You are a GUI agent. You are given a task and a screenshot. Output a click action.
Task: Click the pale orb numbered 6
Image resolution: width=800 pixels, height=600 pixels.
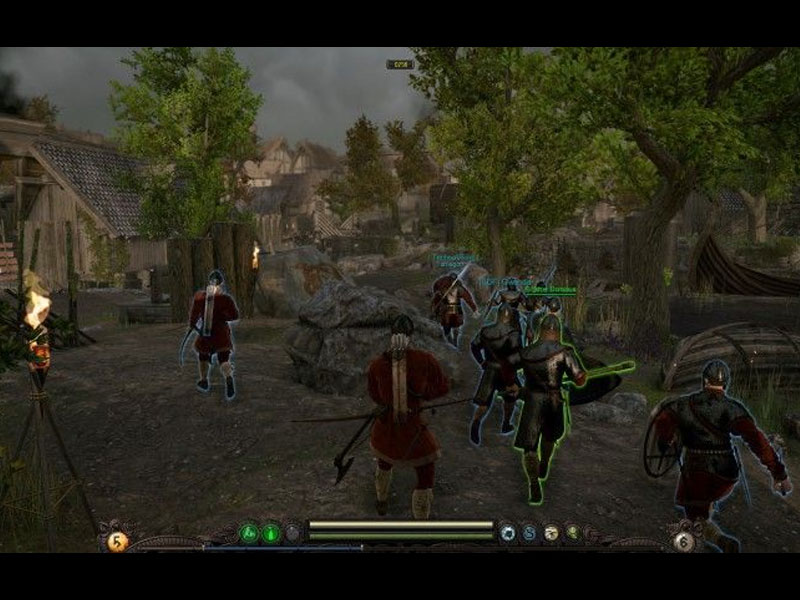coord(684,541)
